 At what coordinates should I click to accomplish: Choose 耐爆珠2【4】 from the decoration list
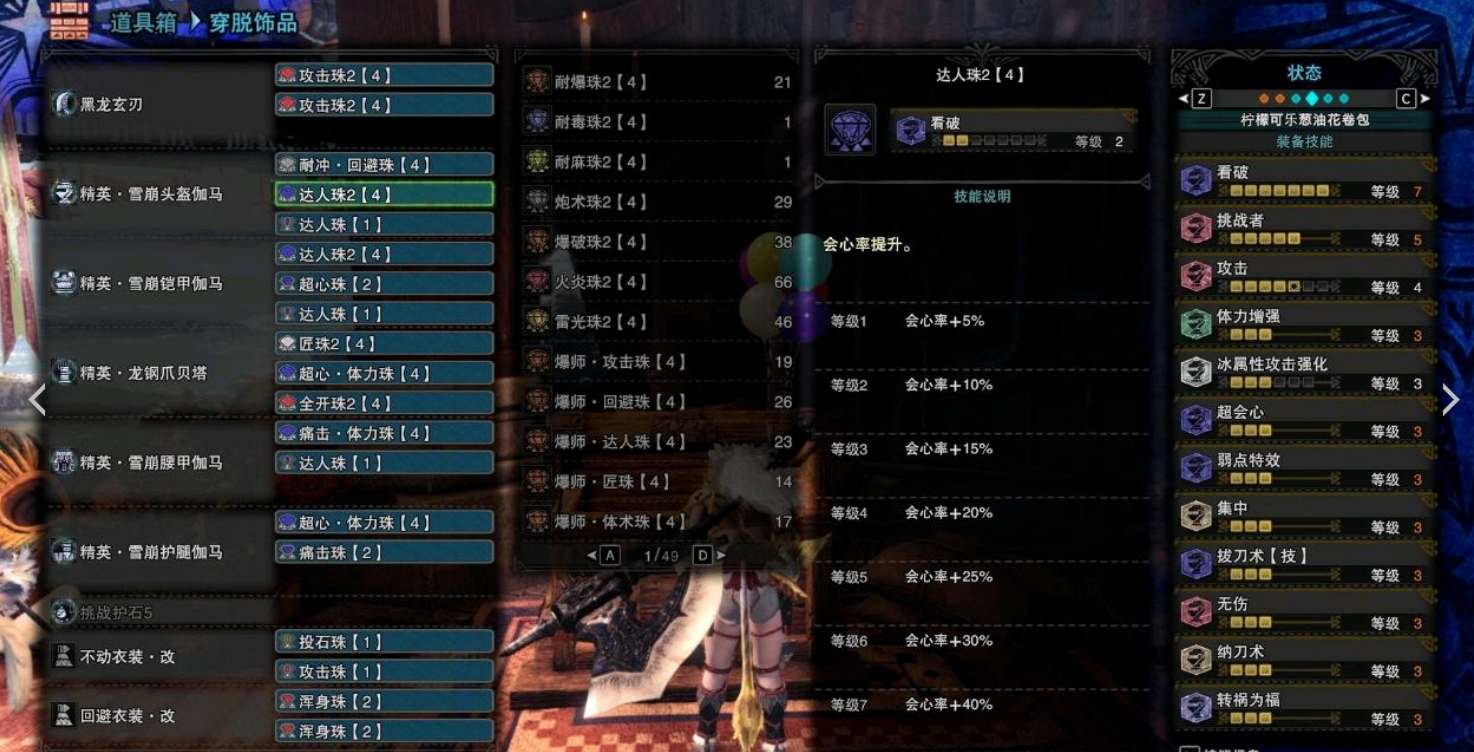657,82
